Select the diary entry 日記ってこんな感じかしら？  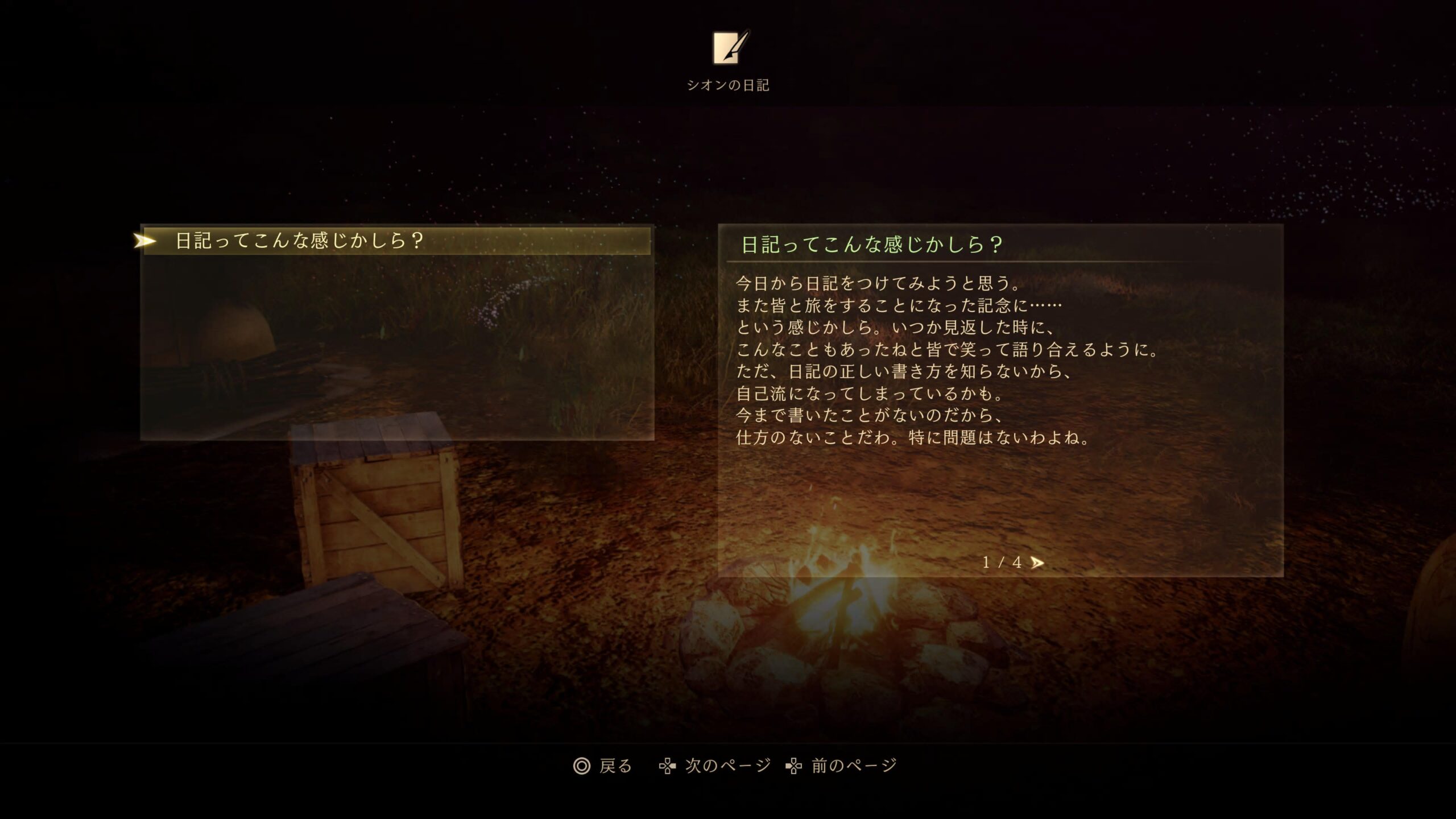click(396, 241)
